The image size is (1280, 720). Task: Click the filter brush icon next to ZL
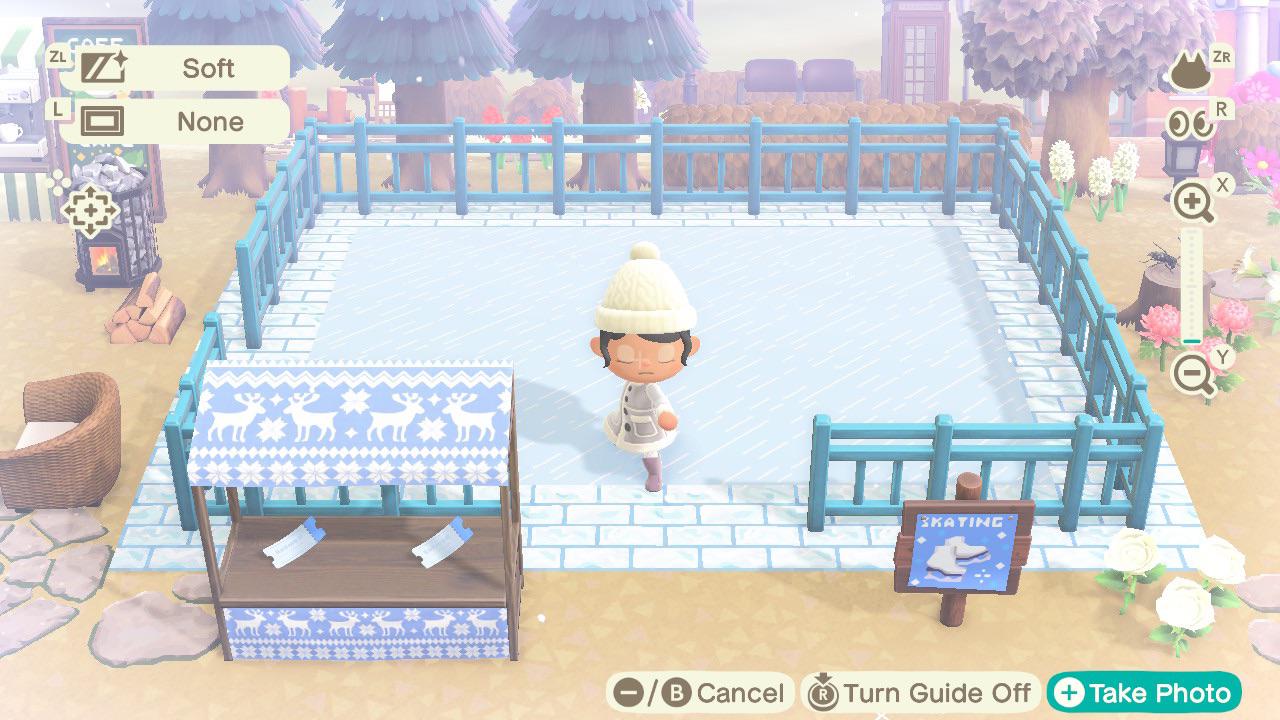[100, 67]
